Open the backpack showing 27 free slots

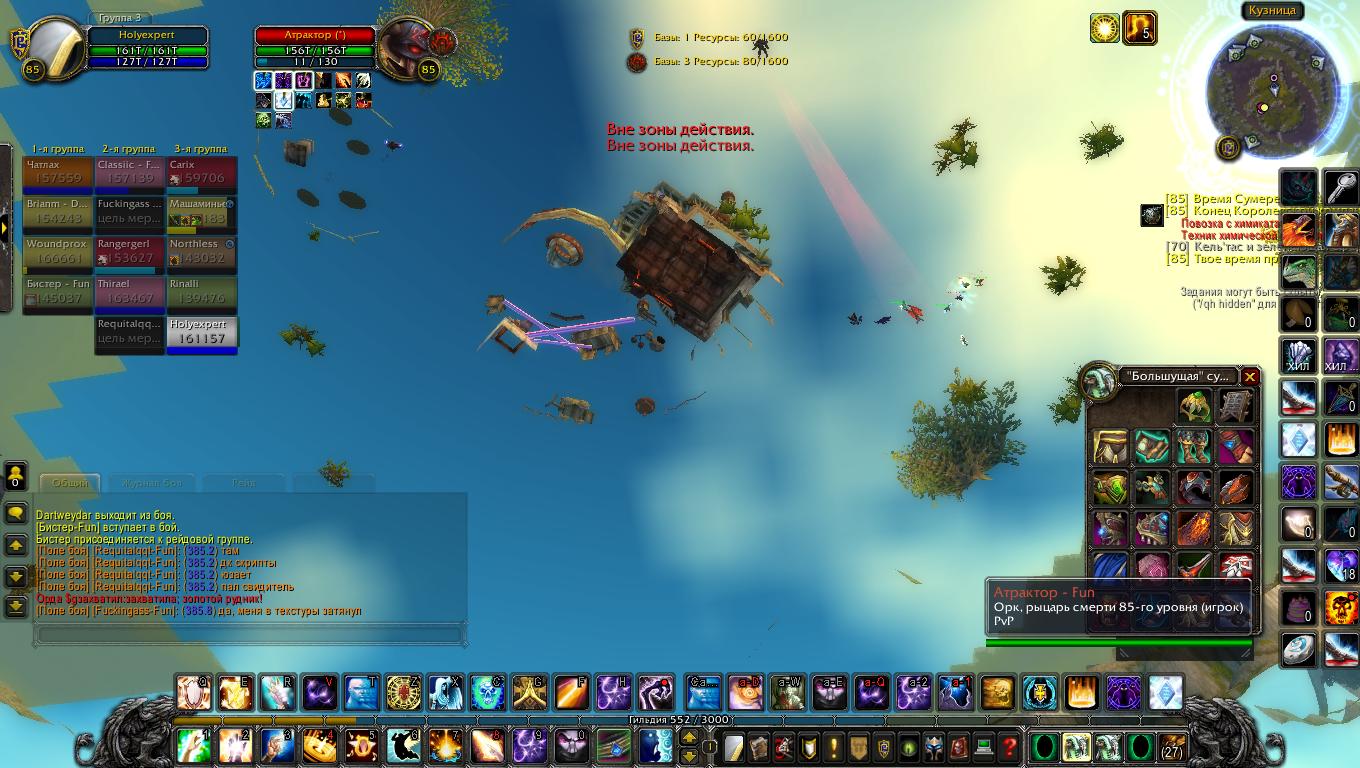point(1171,746)
